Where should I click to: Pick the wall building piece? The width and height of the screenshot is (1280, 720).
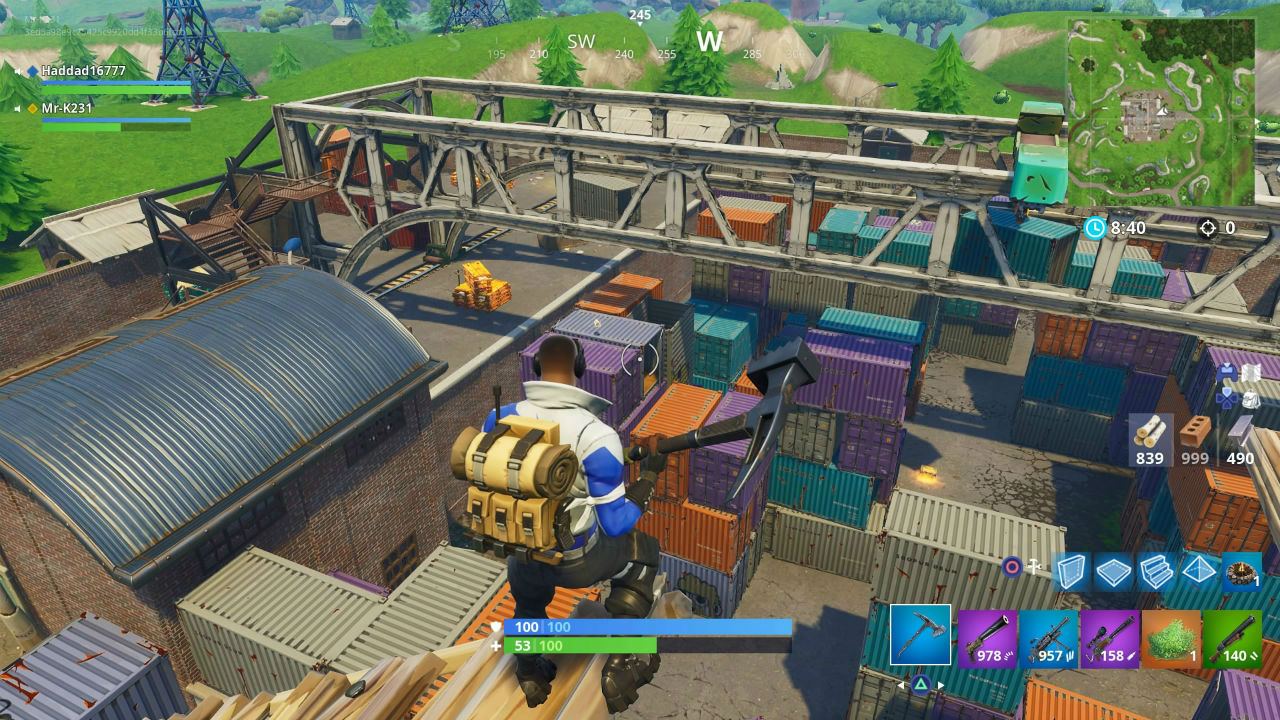click(1071, 571)
